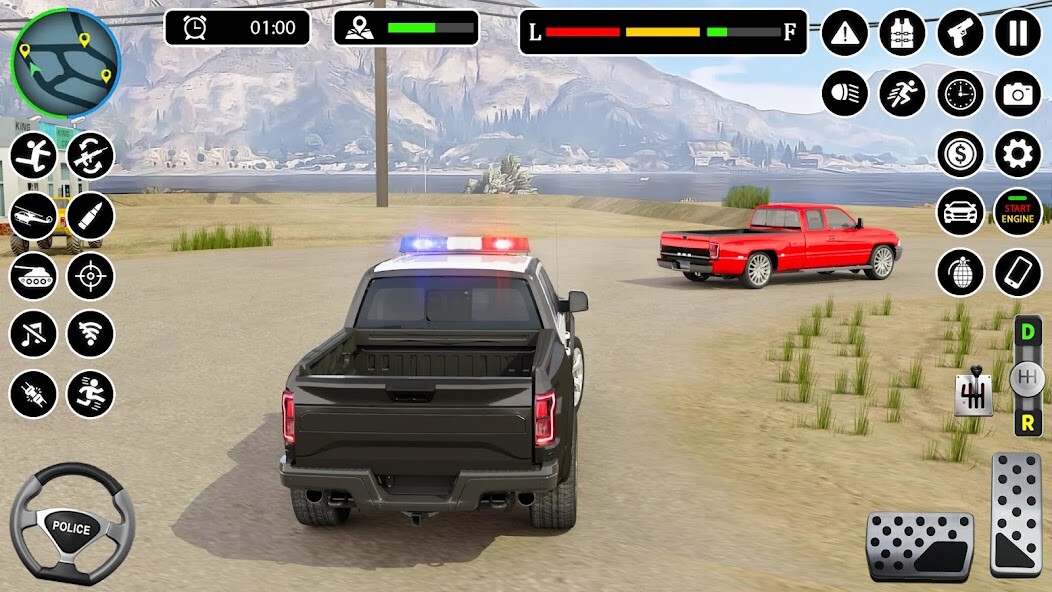Activate the hazard warning triangle

845,33
